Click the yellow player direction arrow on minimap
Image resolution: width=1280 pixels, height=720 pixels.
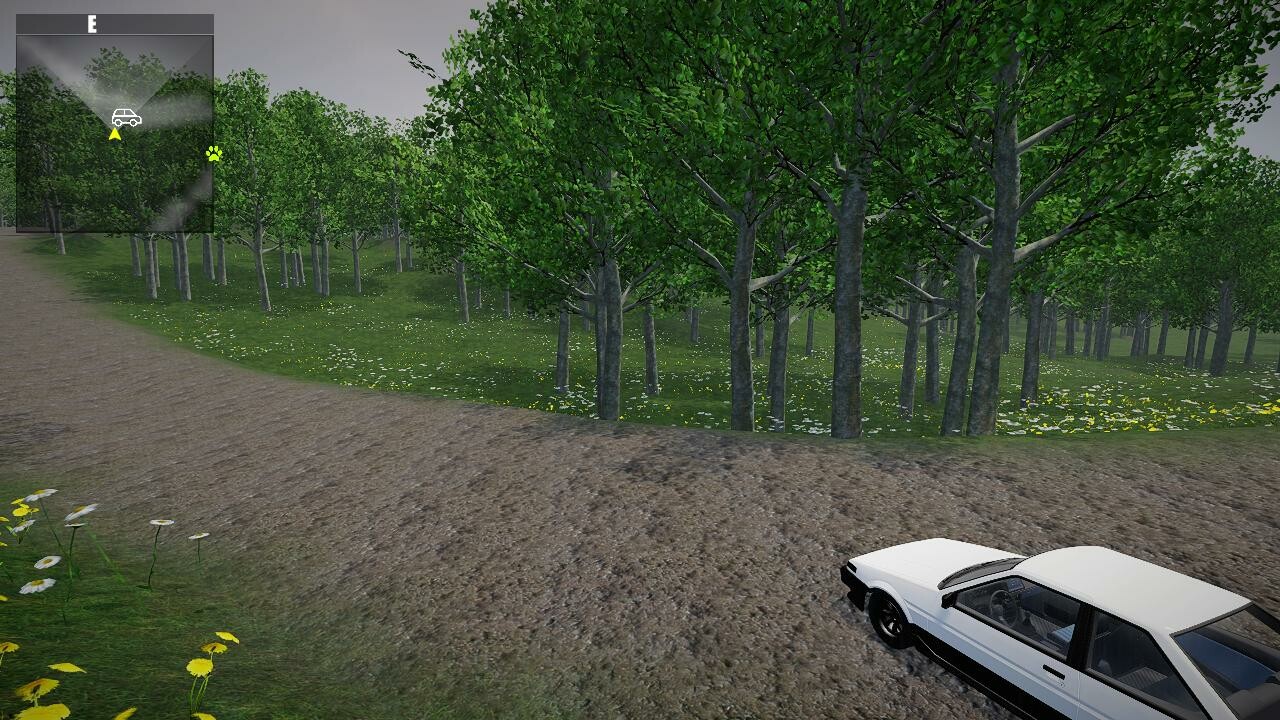tap(116, 132)
